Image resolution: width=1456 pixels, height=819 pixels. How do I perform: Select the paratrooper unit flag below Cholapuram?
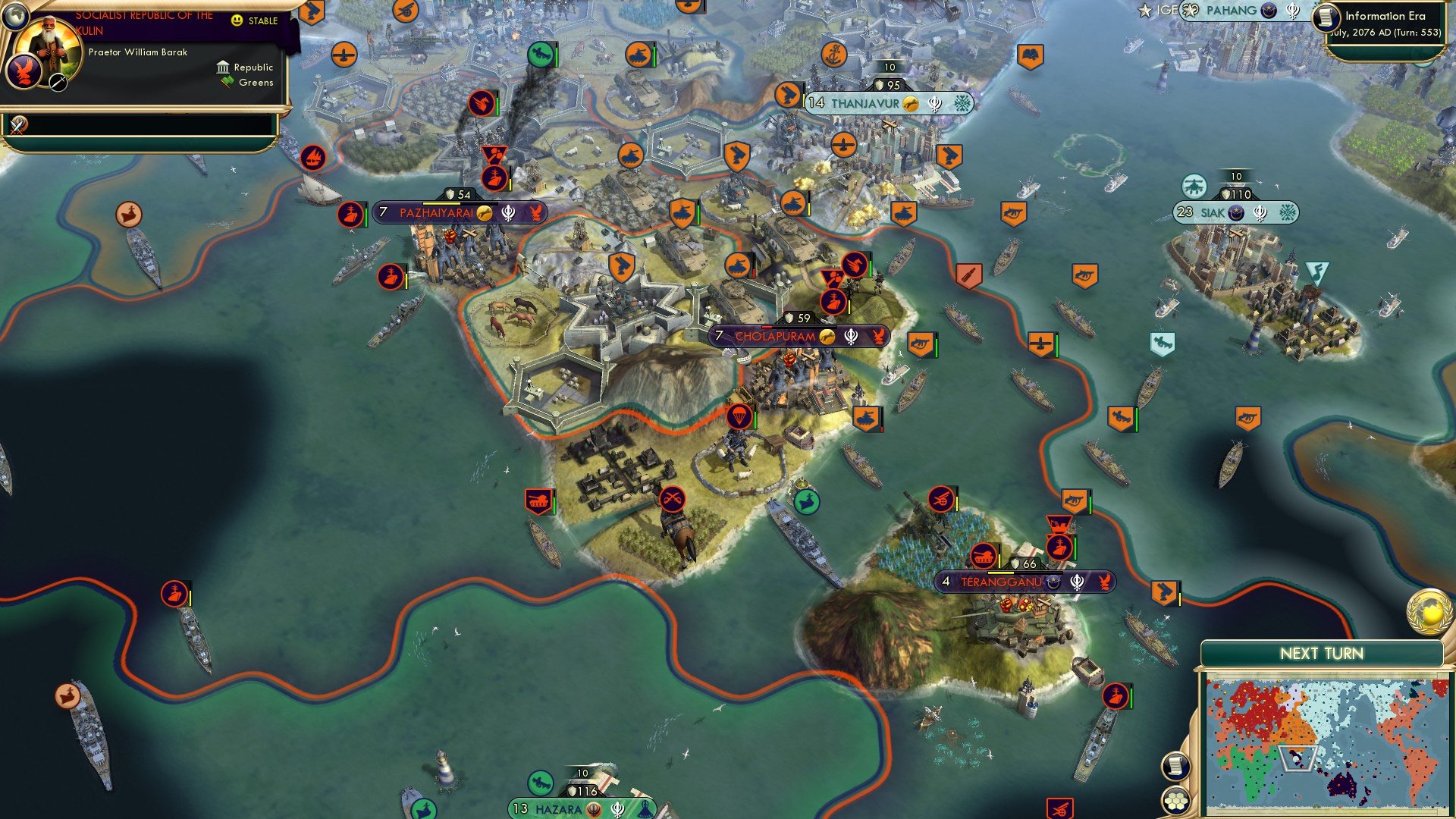pos(739,416)
